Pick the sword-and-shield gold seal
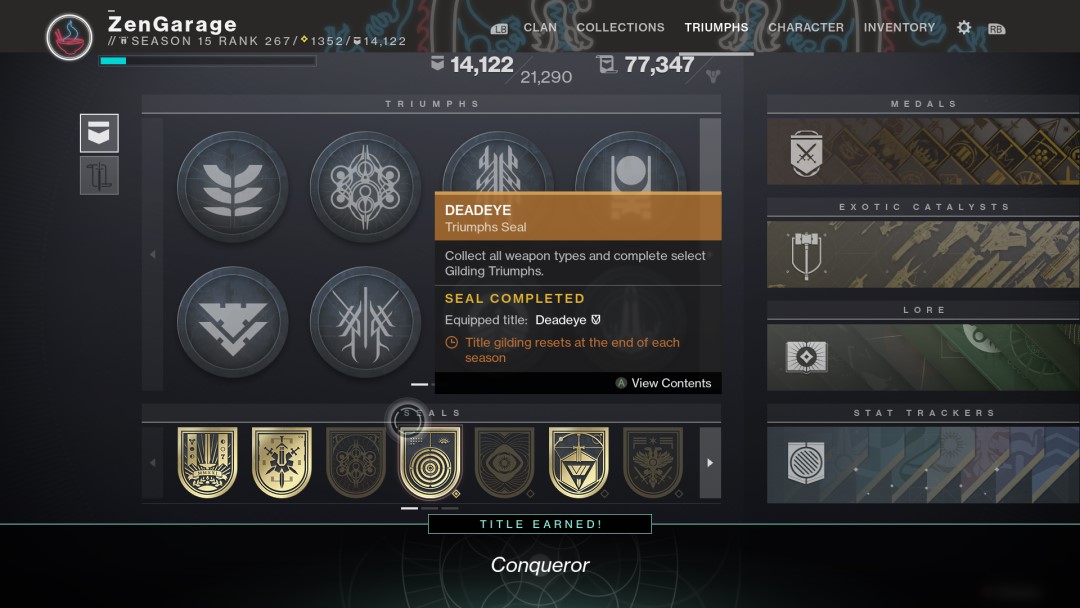 click(x=578, y=462)
